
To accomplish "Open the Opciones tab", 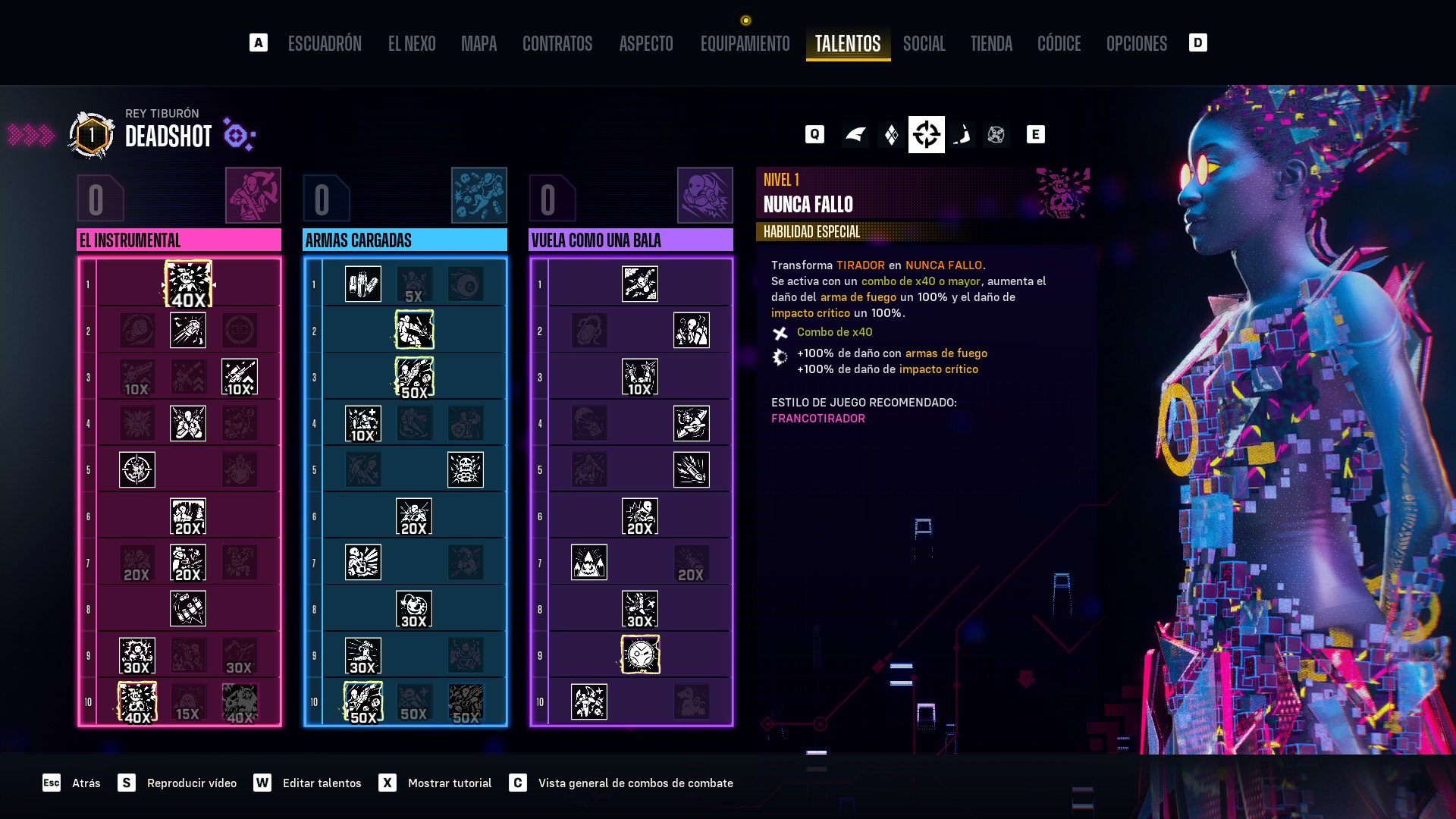I will coord(1136,43).
